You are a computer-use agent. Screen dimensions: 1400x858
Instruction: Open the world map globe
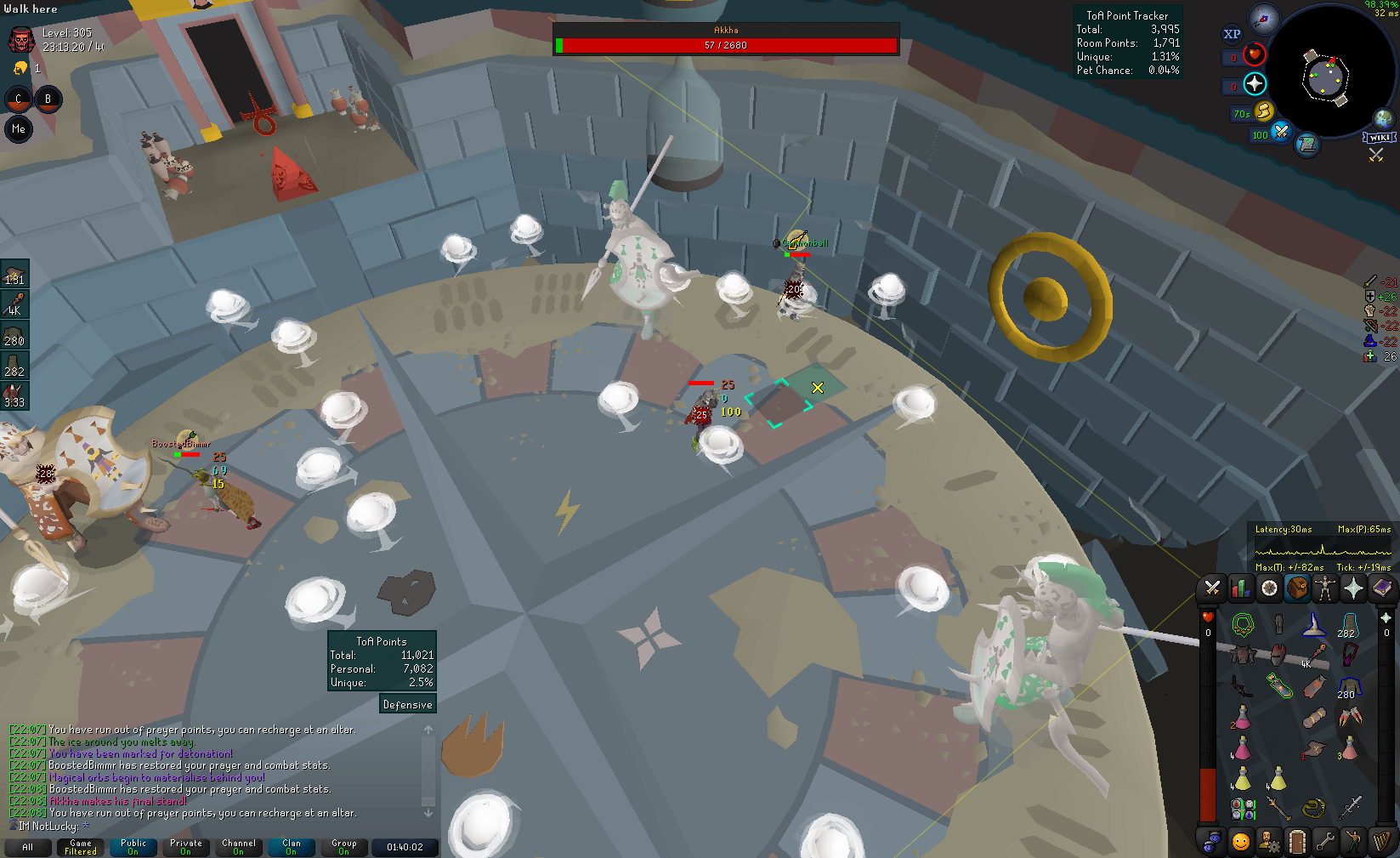click(1383, 118)
